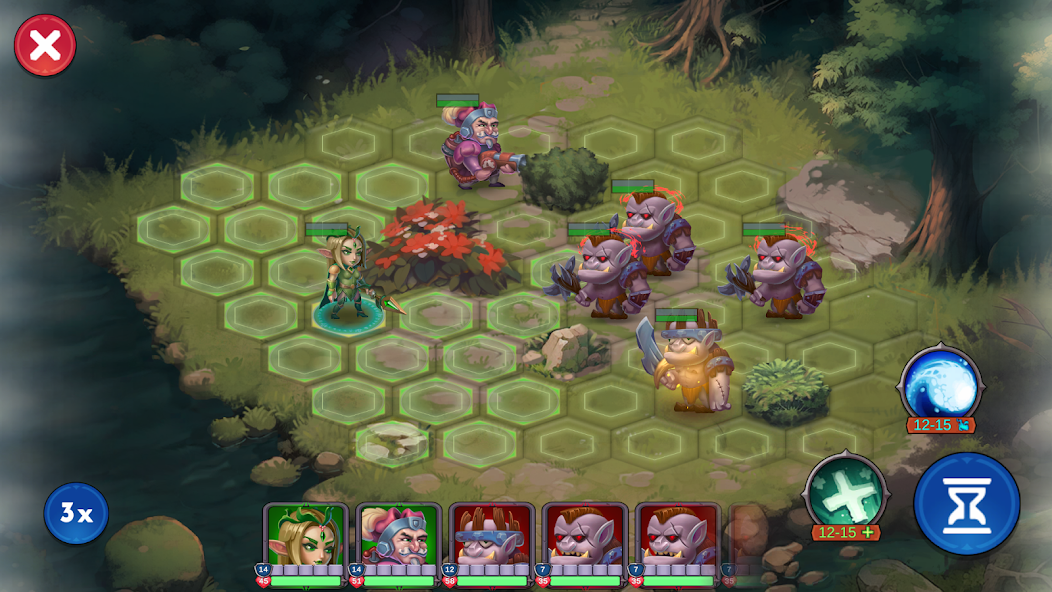1052x592 pixels.
Task: Select the dwarf gunner portrait in turn order
Action: [398, 538]
